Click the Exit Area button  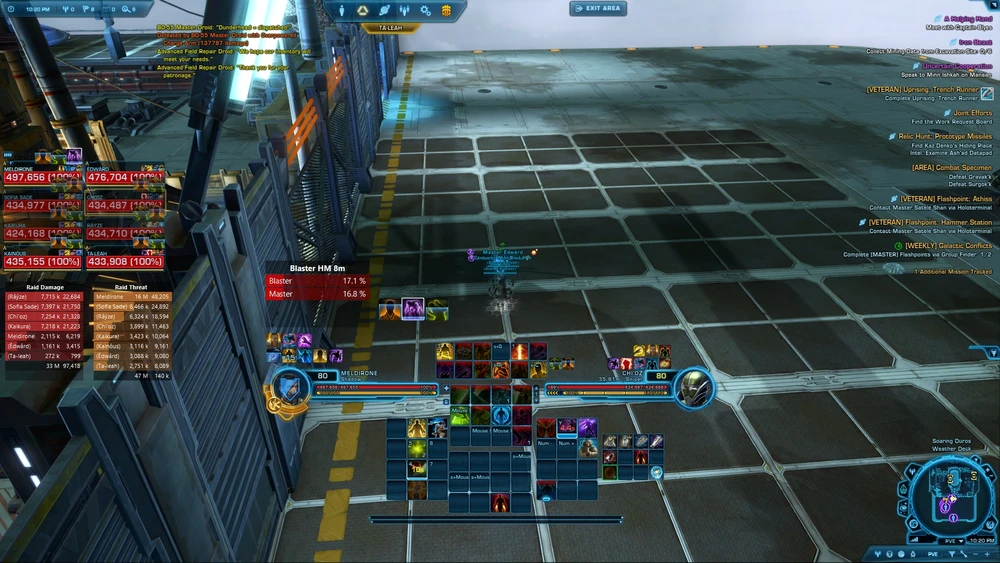(598, 8)
